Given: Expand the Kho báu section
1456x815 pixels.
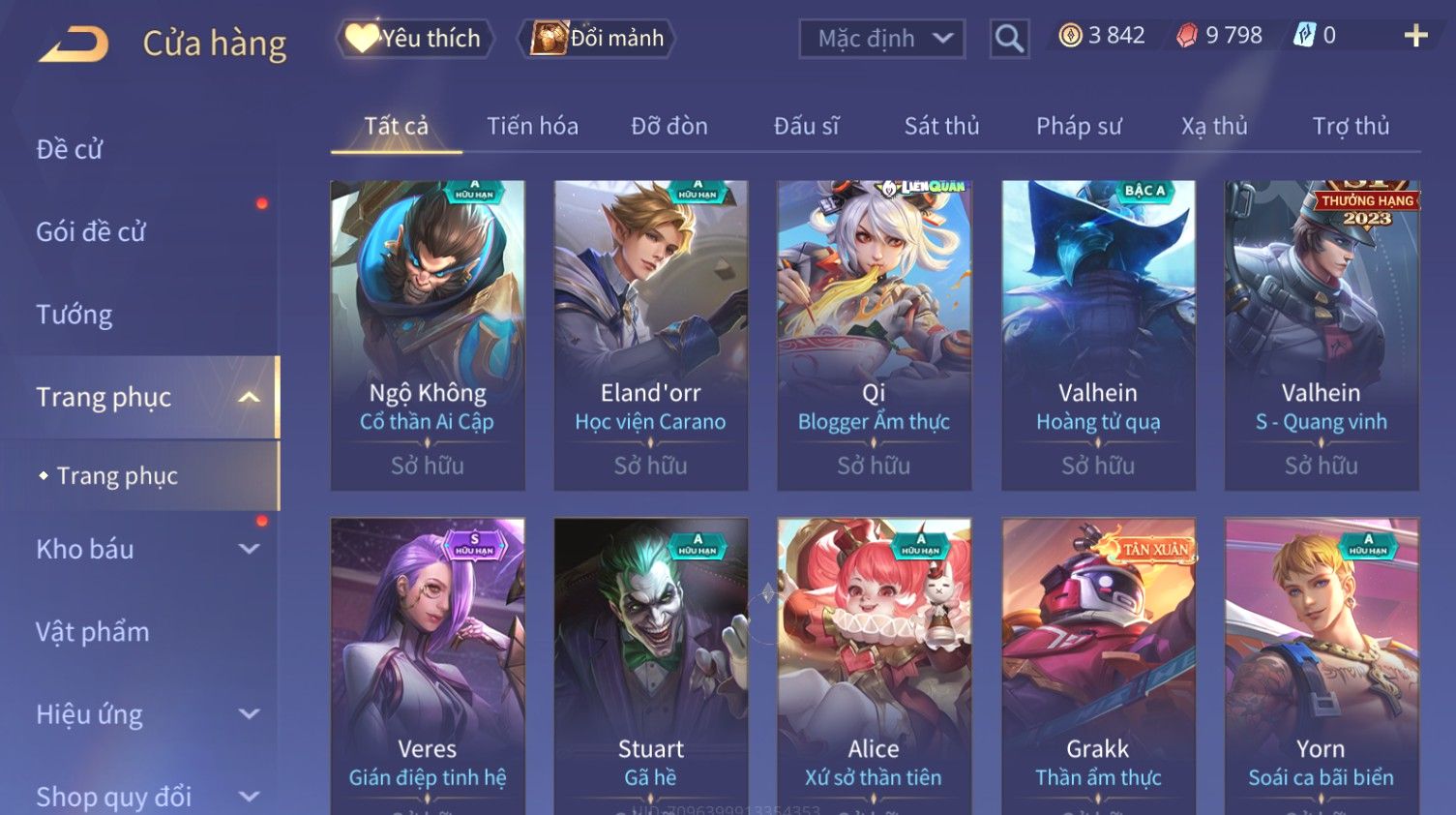Looking at the screenshot, I should [145, 549].
